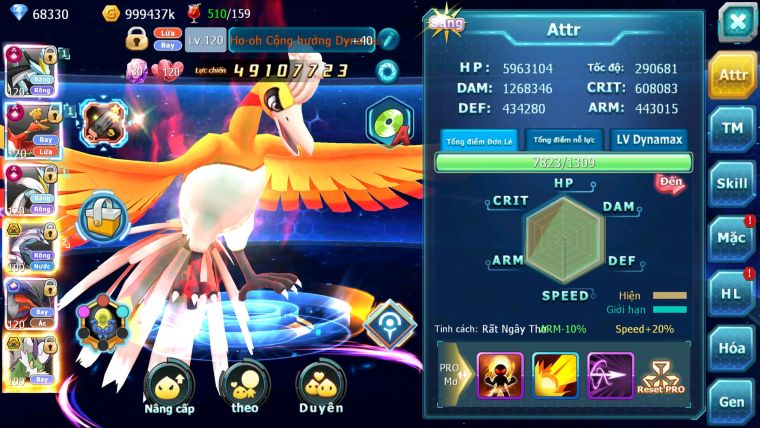Click the red Đến arrow button
The width and height of the screenshot is (760, 428).
tap(669, 183)
